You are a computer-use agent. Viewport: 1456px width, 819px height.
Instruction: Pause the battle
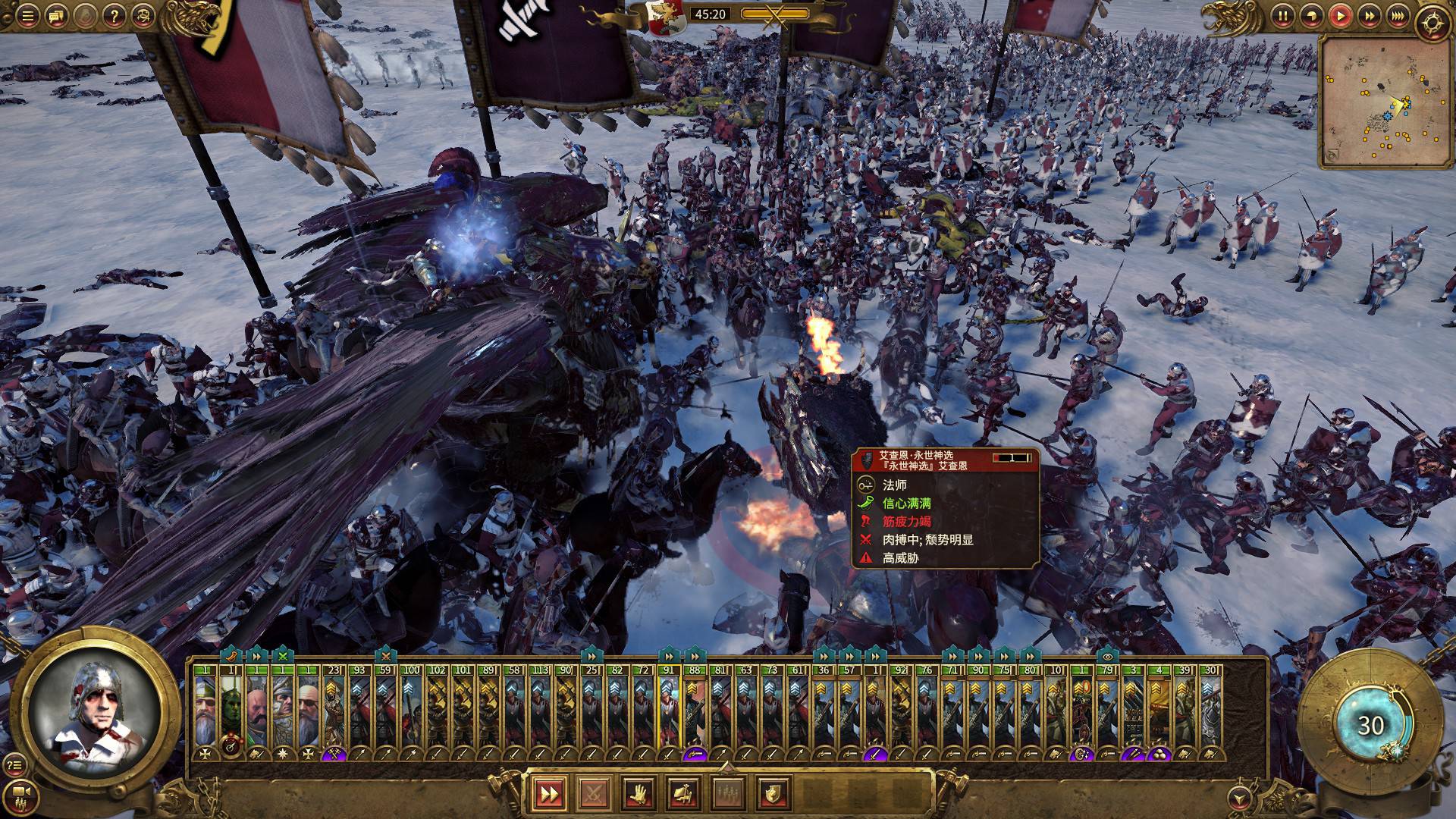(x=1282, y=15)
